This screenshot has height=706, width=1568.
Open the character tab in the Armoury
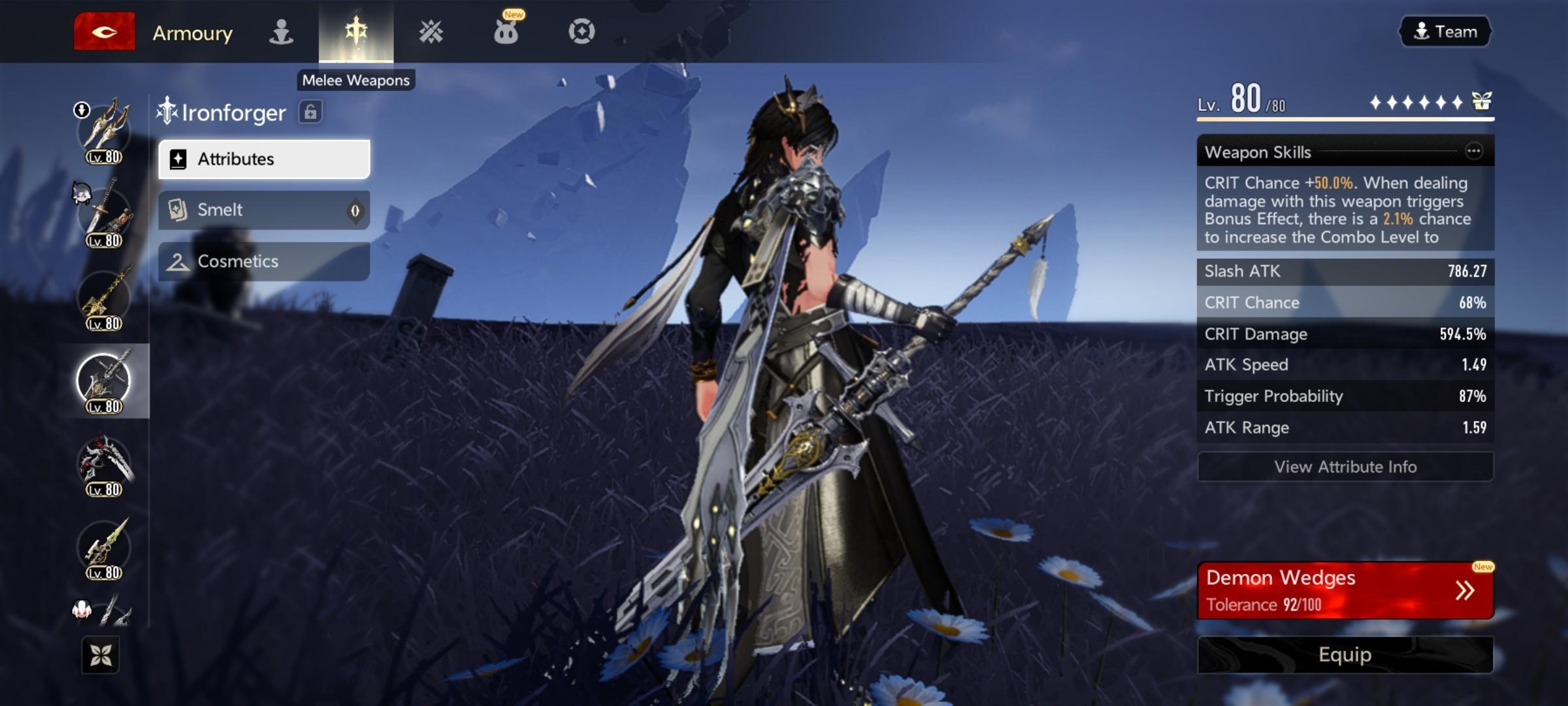pyautogui.click(x=281, y=31)
